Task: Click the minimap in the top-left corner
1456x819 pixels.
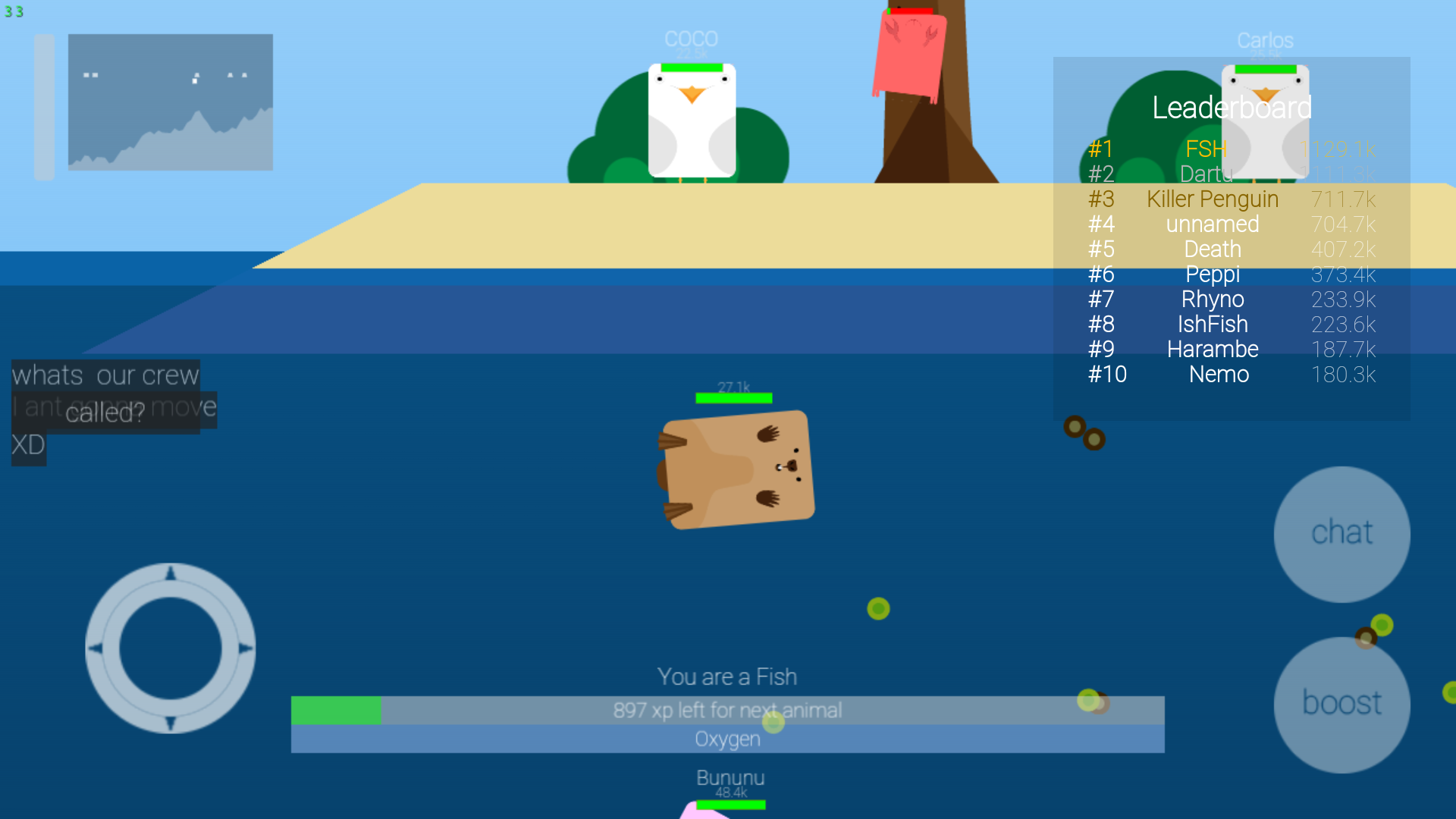Action: [169, 102]
